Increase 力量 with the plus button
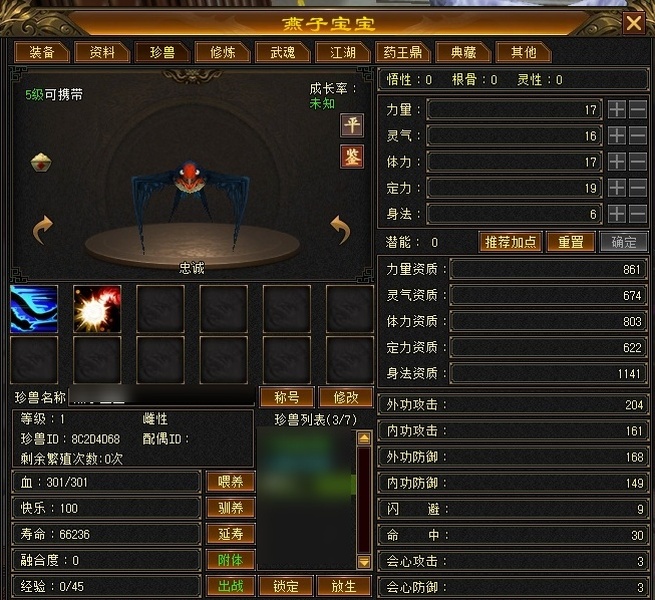The image size is (655, 600). [617, 109]
